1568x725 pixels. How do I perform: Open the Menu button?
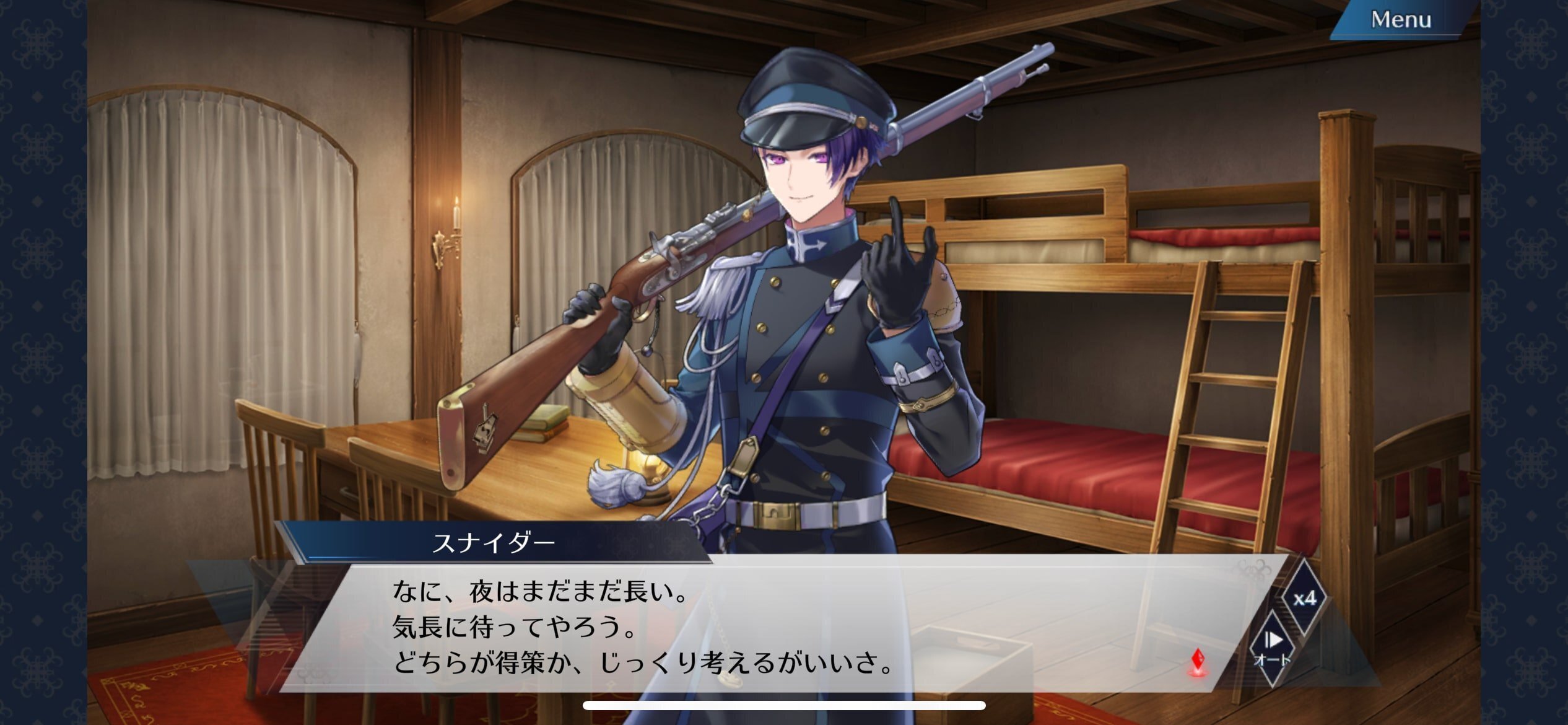point(1400,20)
